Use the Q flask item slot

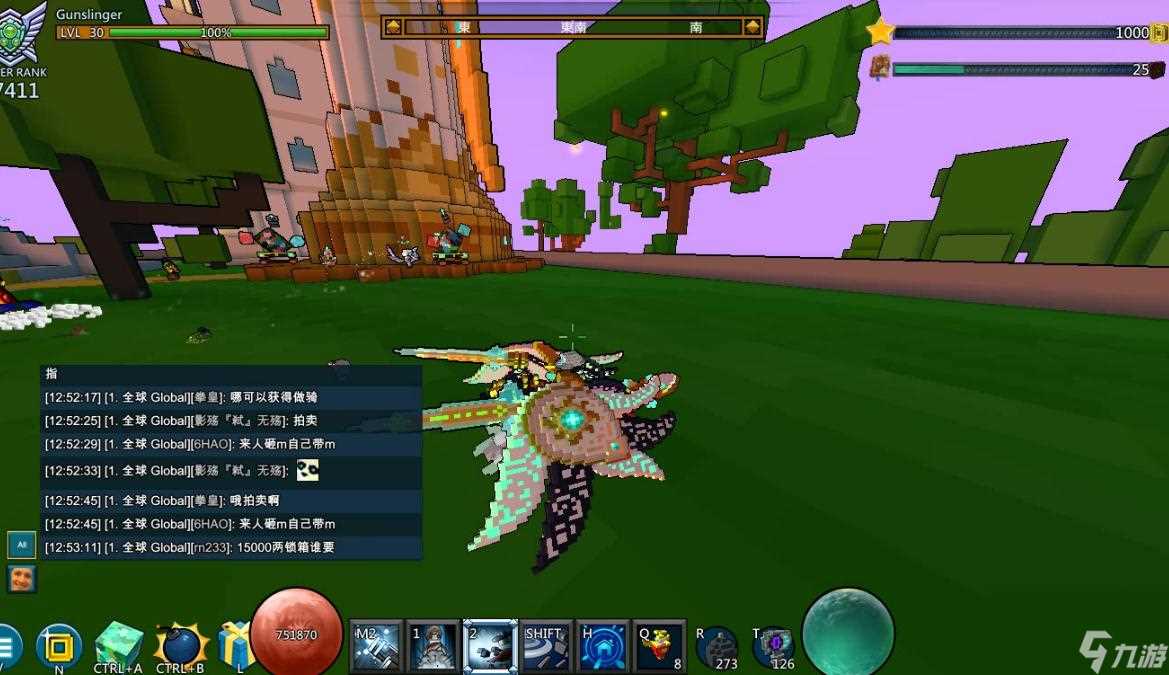(x=660, y=646)
